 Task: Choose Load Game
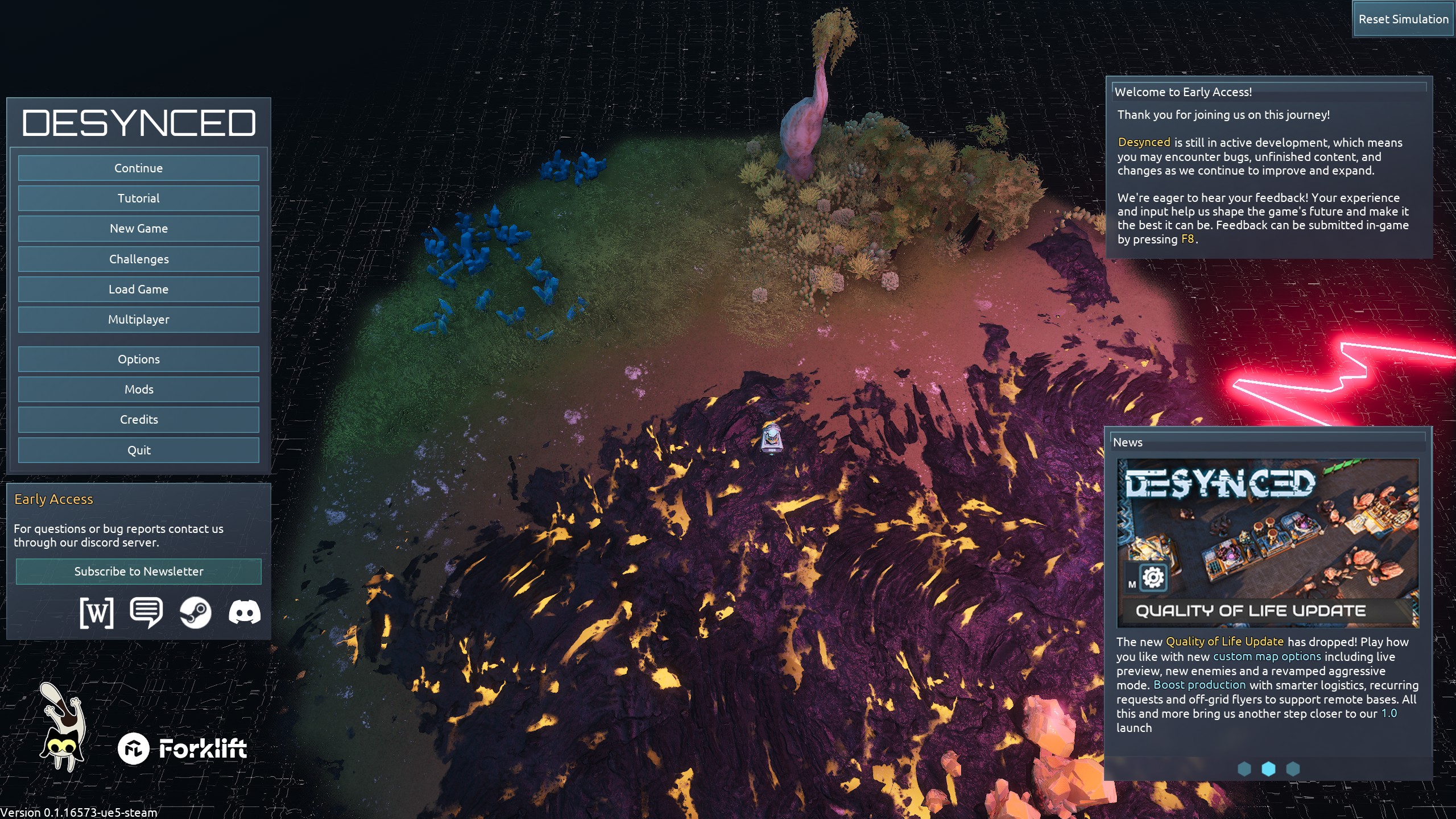pos(138,289)
